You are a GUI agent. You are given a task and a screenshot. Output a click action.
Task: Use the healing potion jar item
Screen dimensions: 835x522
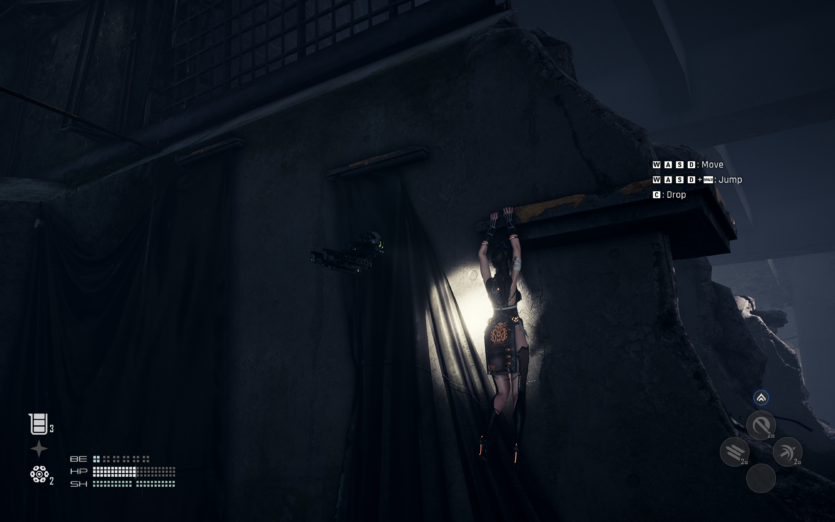click(38, 424)
